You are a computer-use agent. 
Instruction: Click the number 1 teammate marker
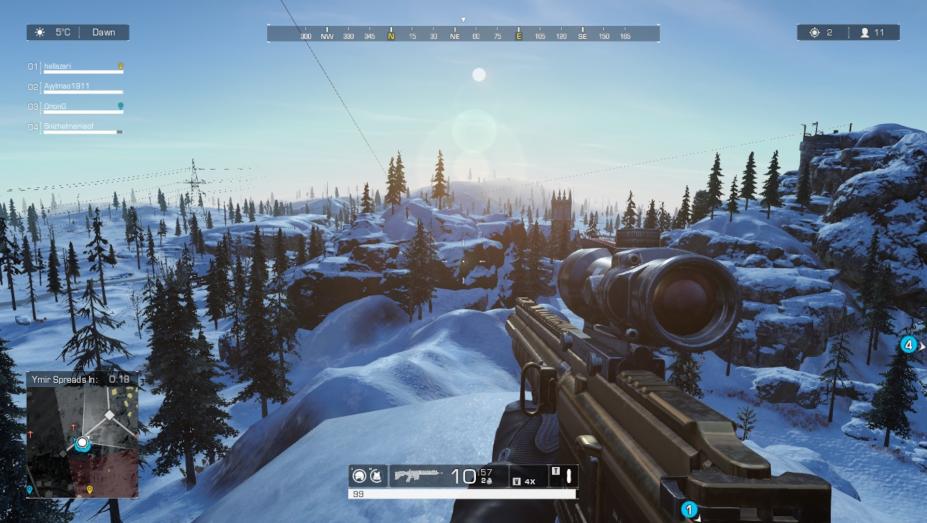tap(688, 509)
